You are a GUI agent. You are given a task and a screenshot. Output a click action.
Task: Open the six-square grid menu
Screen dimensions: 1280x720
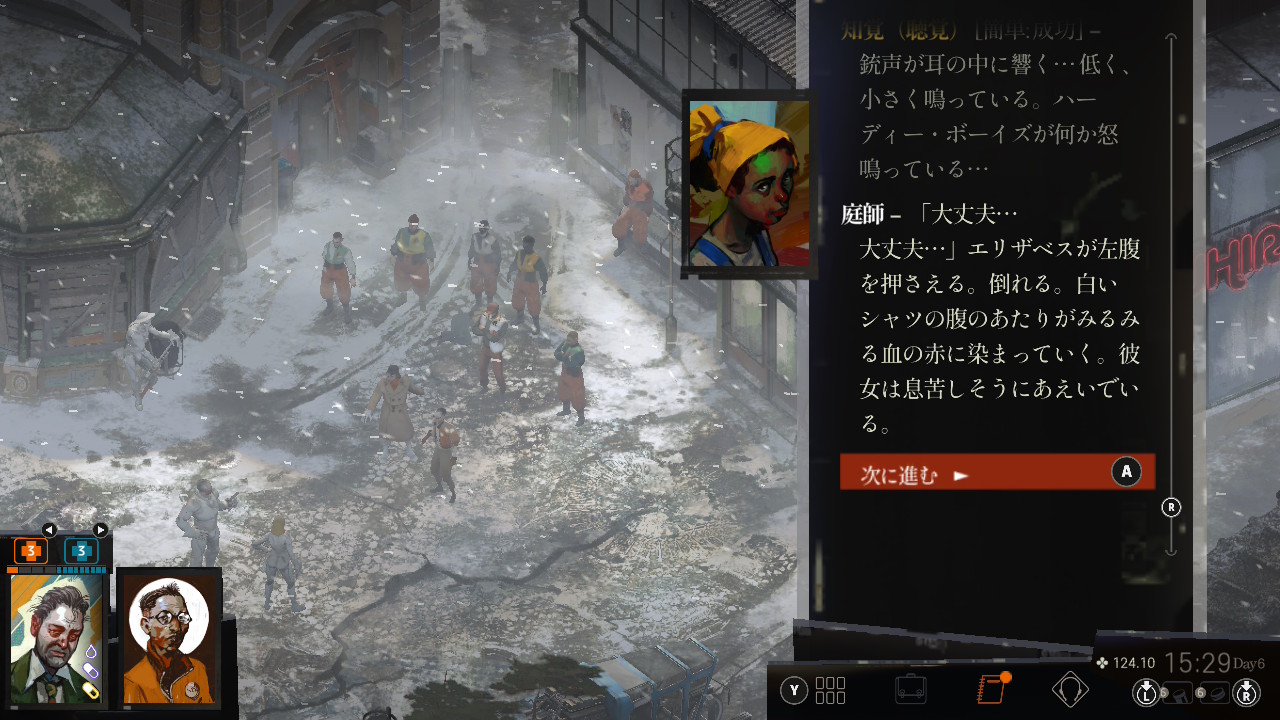coord(831,690)
